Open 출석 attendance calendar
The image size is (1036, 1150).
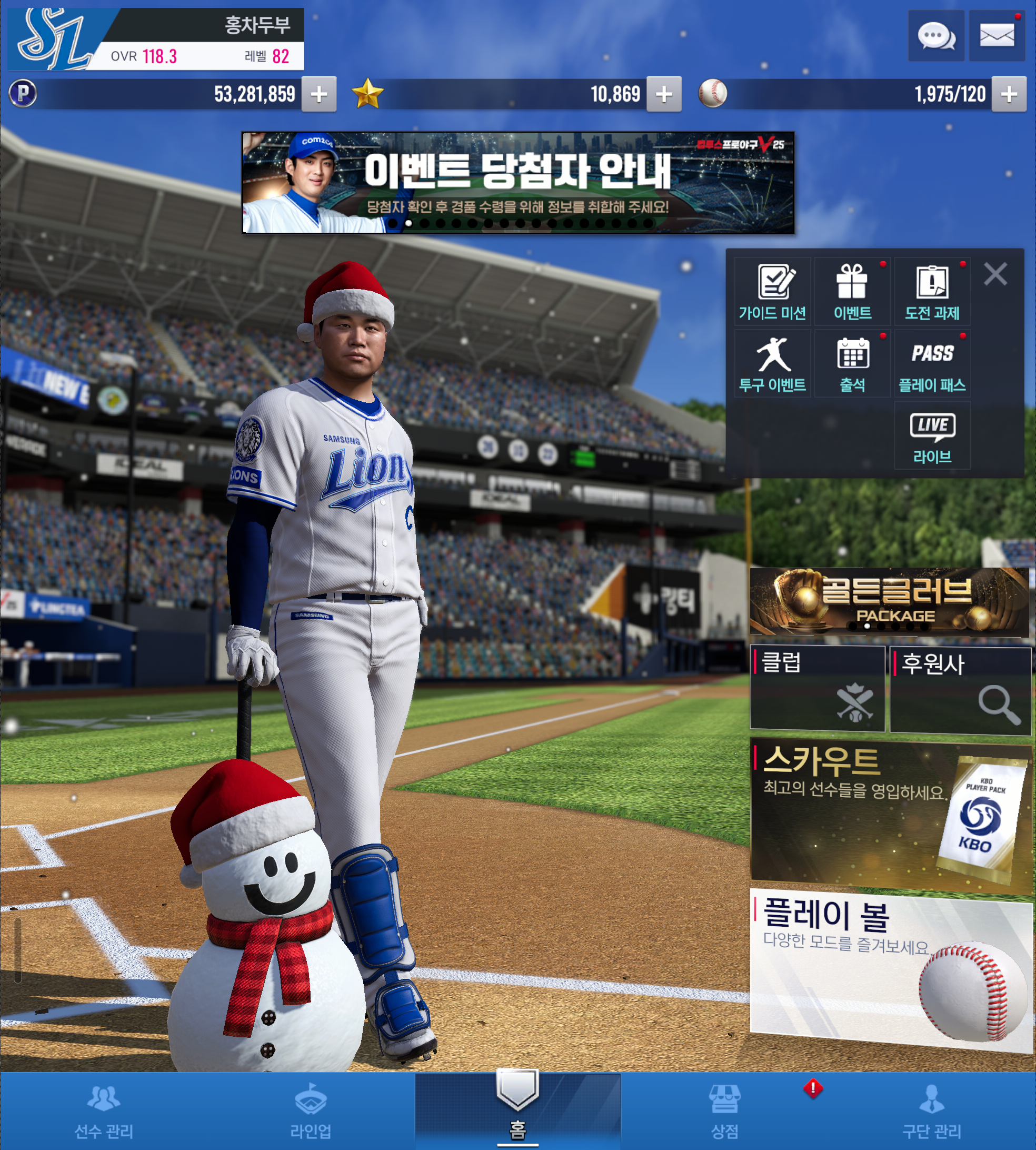pos(852,364)
